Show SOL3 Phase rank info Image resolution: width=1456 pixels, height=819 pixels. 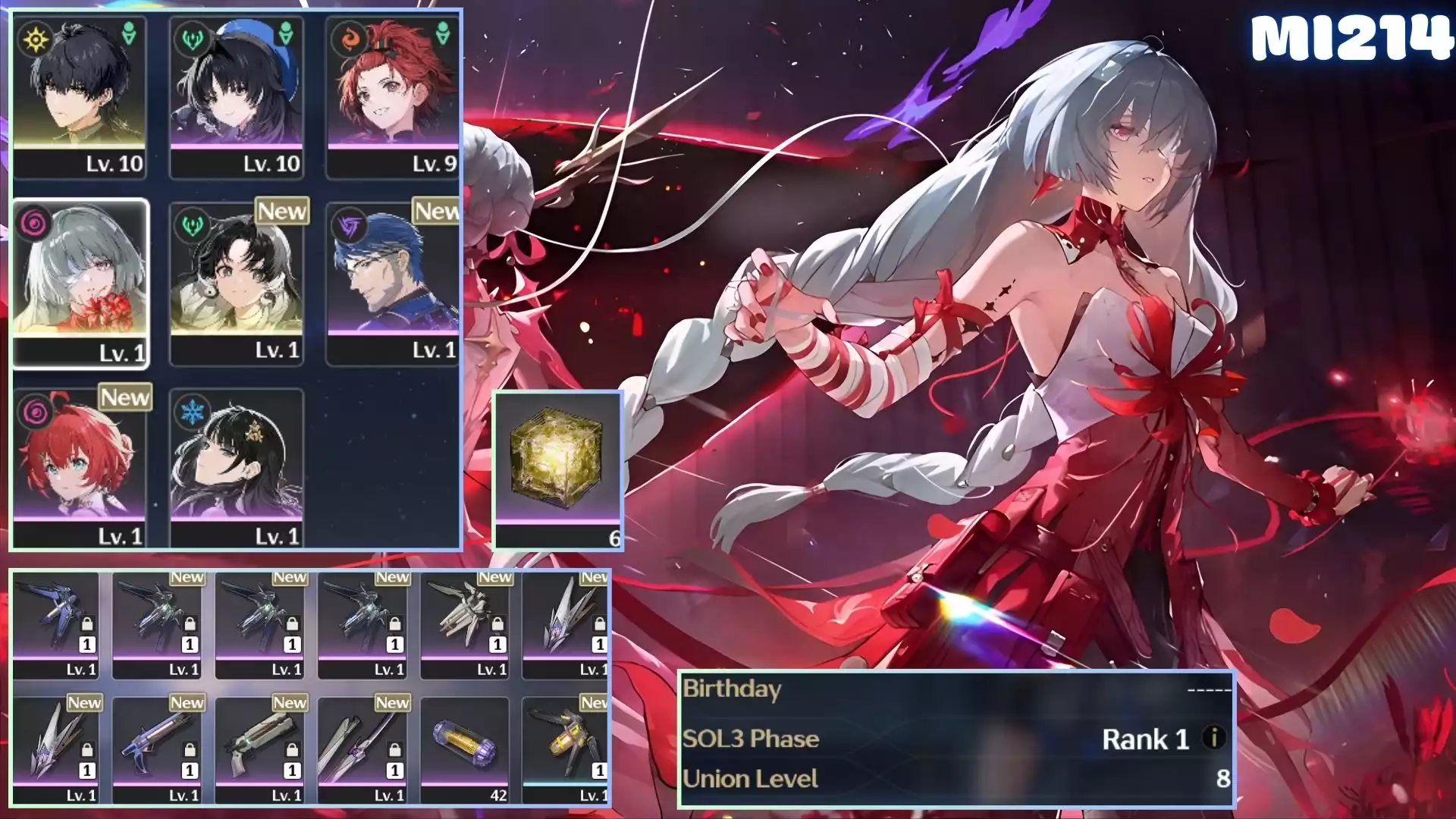click(1213, 738)
